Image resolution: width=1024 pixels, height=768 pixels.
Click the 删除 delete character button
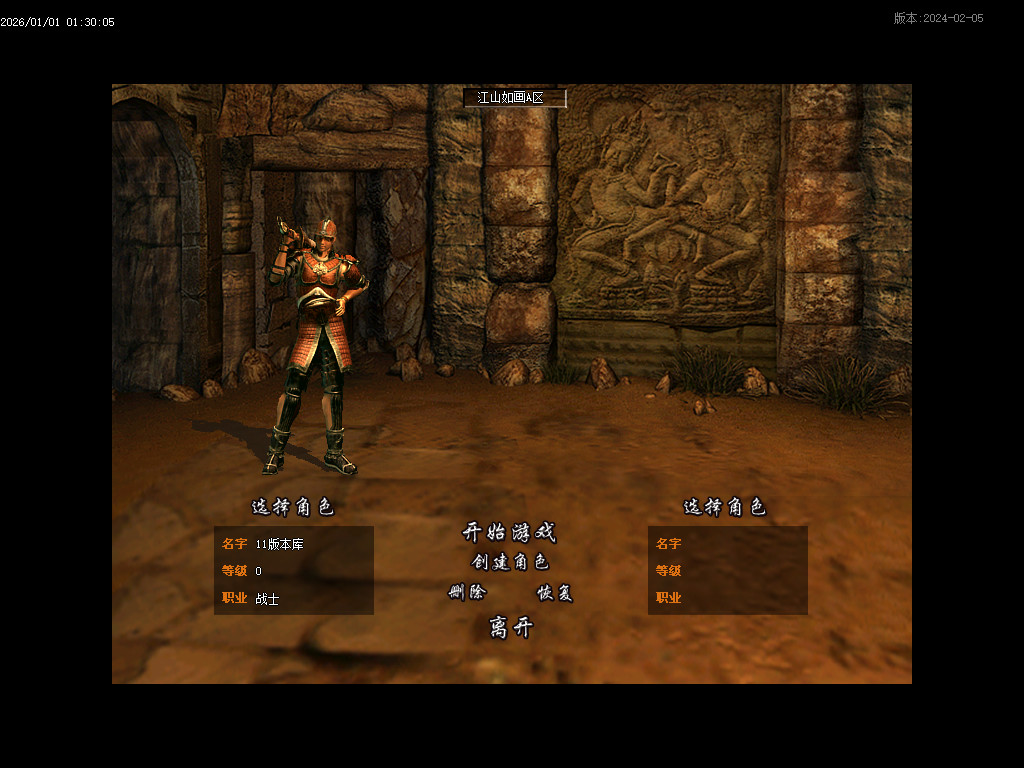click(468, 592)
